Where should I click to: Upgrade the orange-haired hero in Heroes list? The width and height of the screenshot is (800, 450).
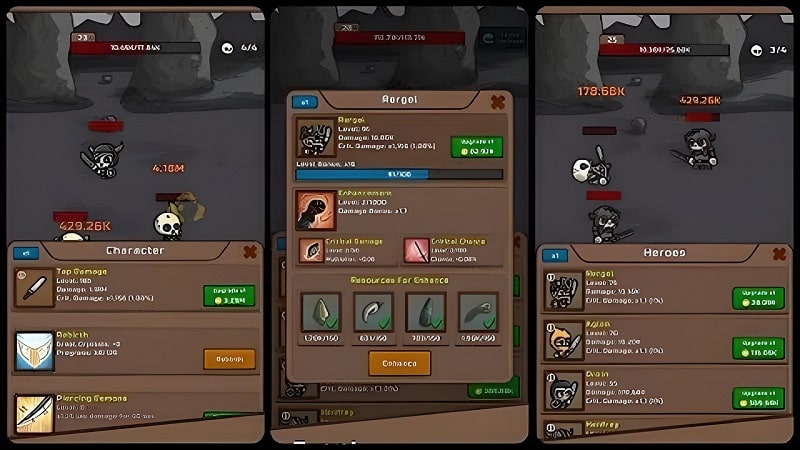tap(757, 347)
